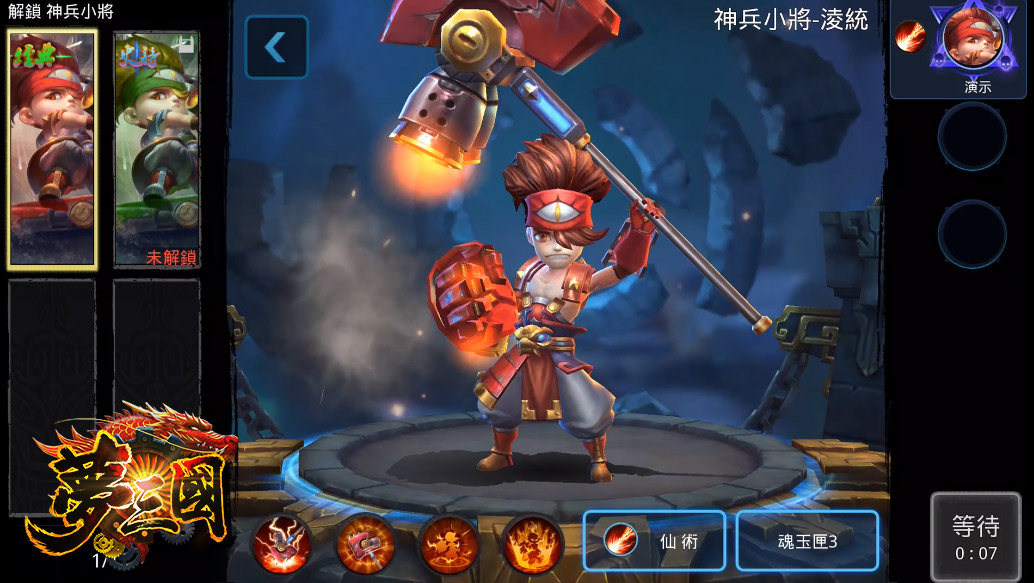The width and height of the screenshot is (1034, 583).
Task: Activate the flaming figure ultimate skill
Action: click(531, 545)
